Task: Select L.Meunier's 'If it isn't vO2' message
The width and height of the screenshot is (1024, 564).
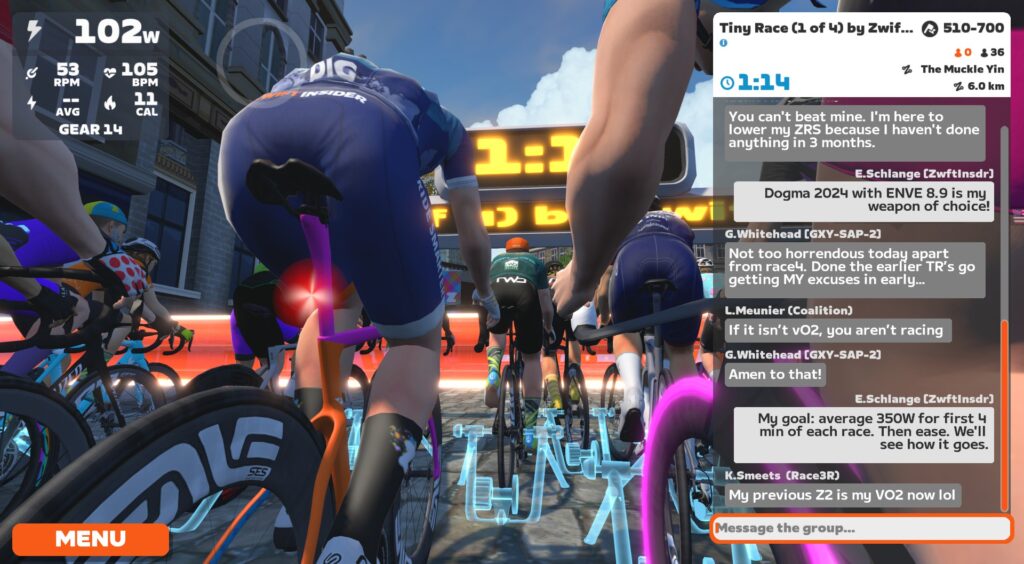Action: [835, 329]
